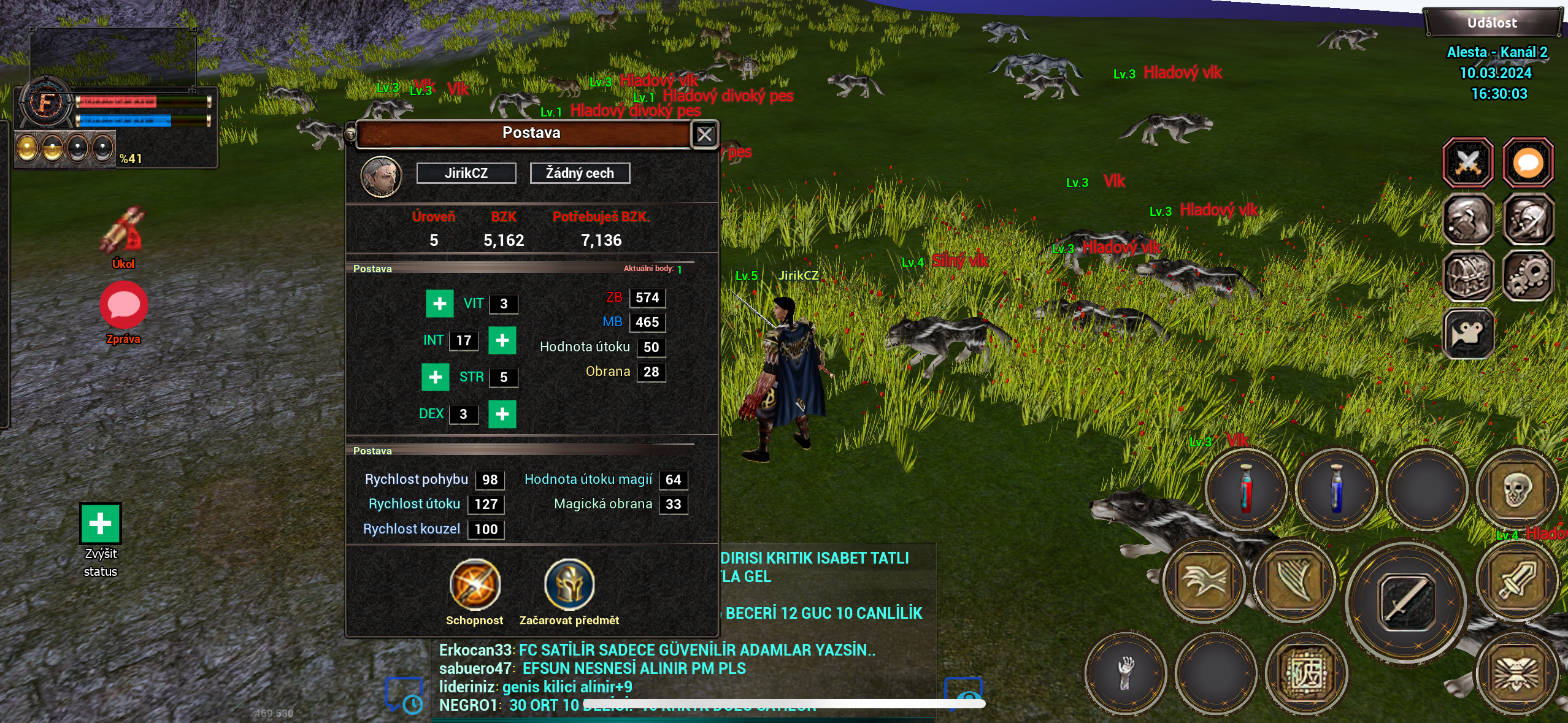Click the Žádný cech guild button
Viewport: 1568px width, 723px height.
pyautogui.click(x=580, y=173)
